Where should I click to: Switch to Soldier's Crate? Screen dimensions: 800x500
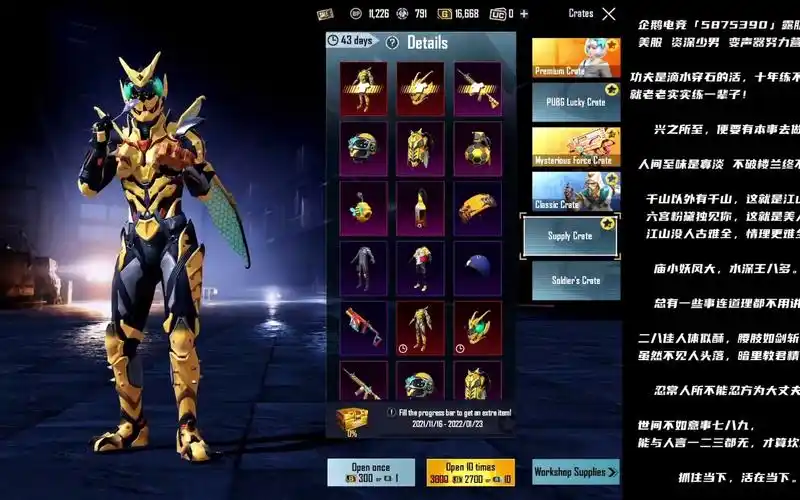tap(575, 280)
